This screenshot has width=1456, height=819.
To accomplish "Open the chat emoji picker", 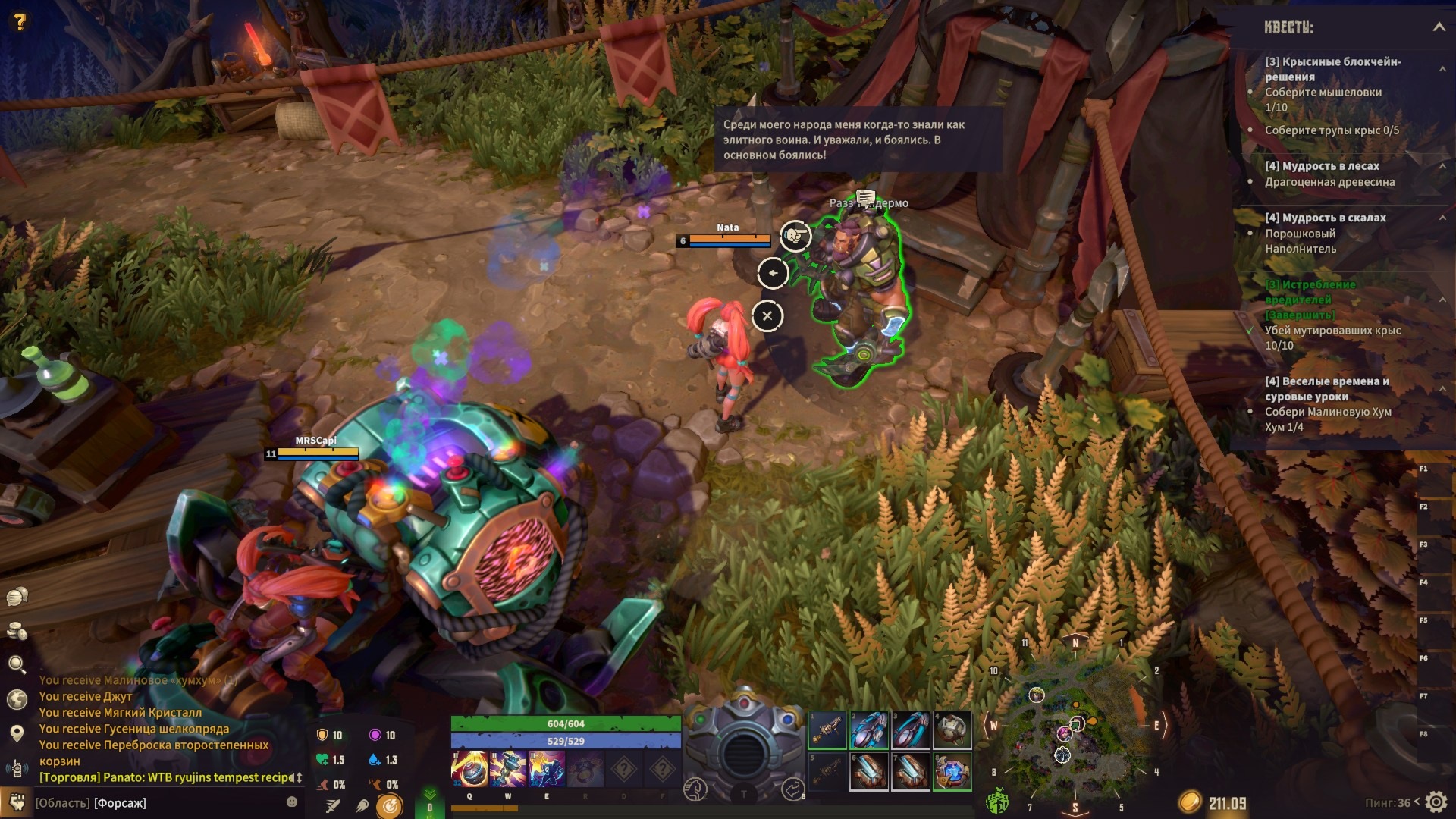I will pos(292,802).
